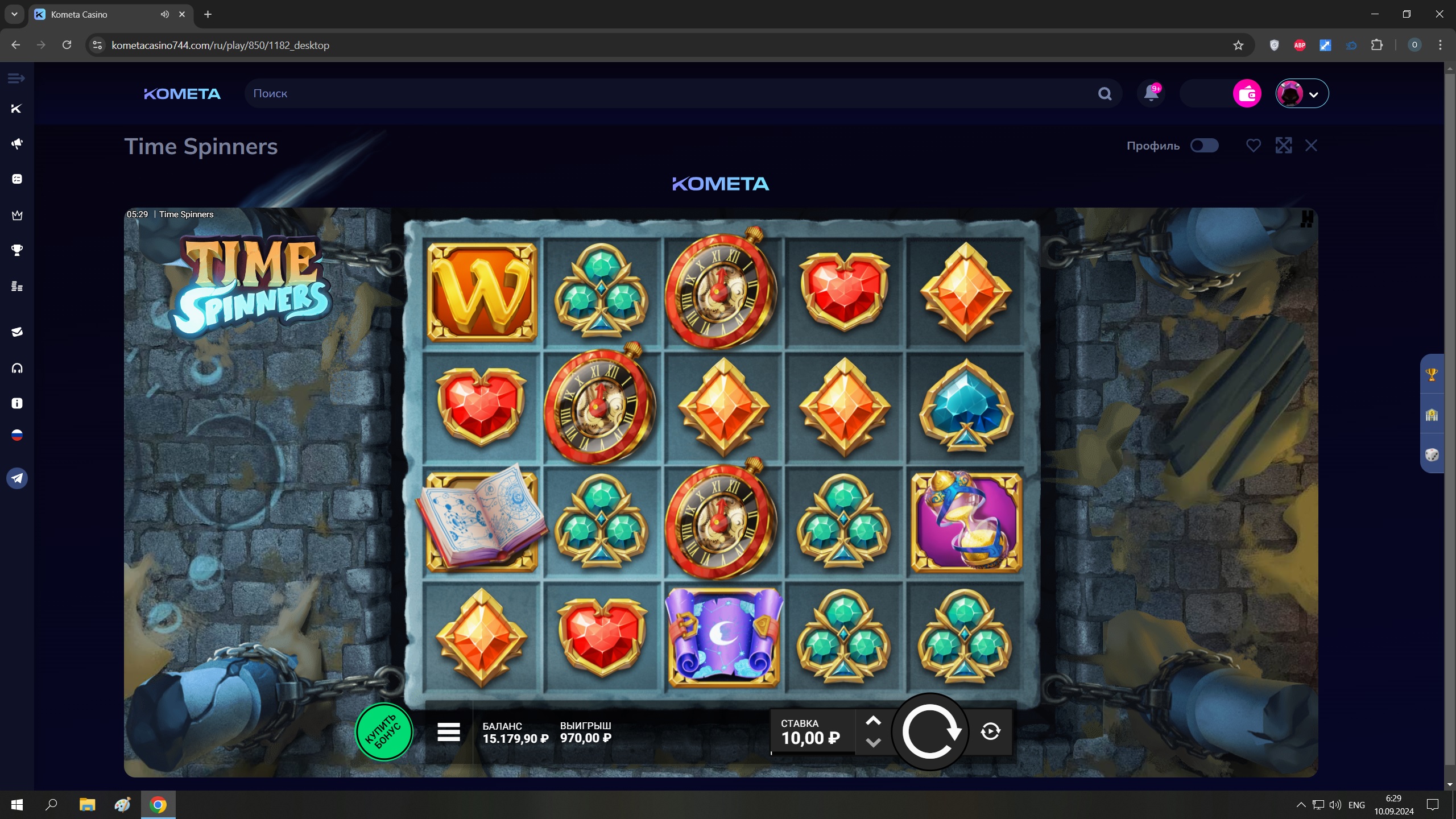The width and height of the screenshot is (1456, 819).
Task: Increase the bet with the up arrow
Action: point(873,721)
